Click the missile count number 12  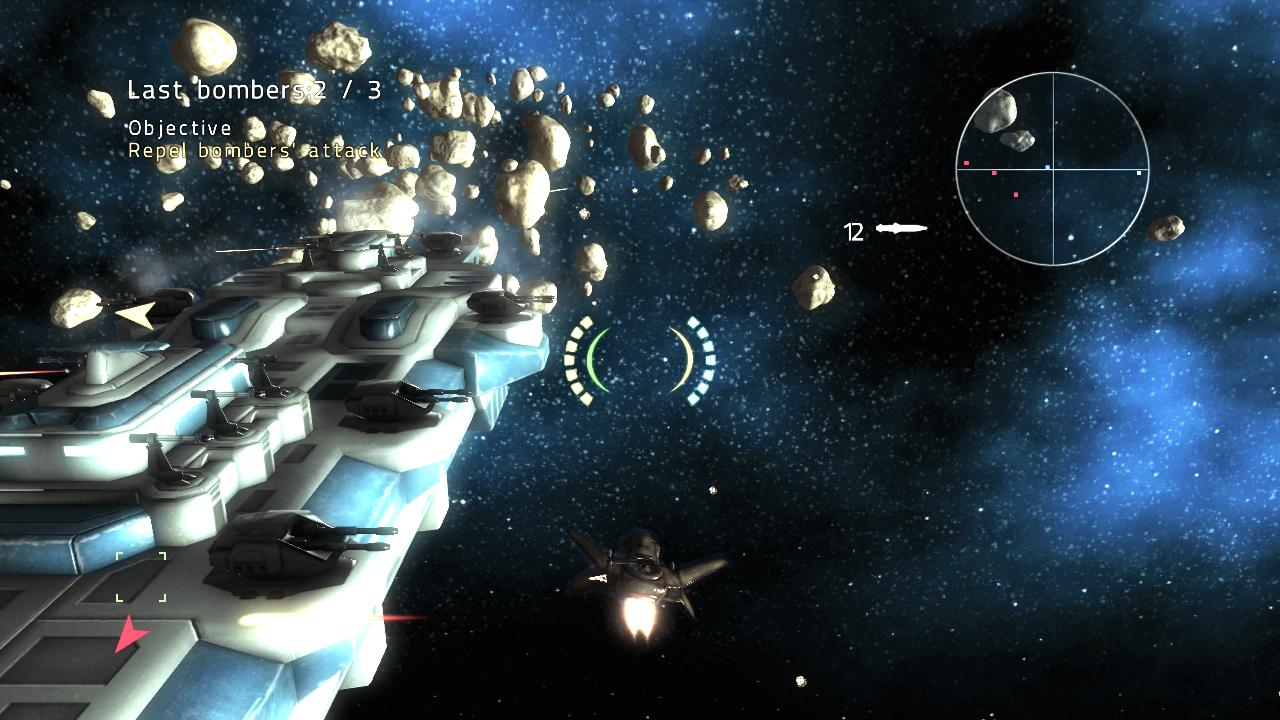pos(854,232)
